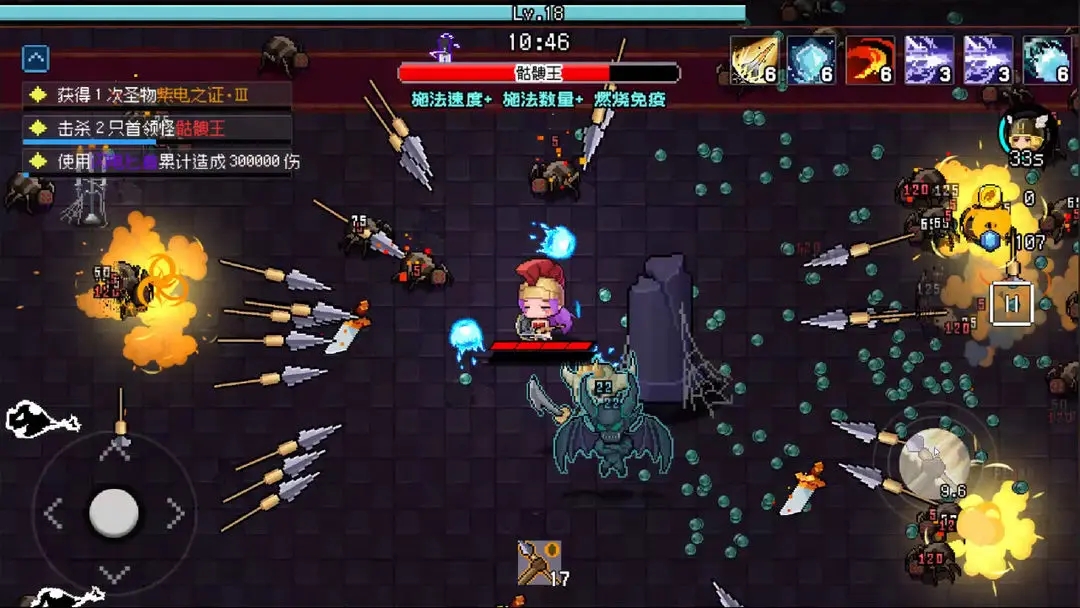Tap the spear item slot showing 17
This screenshot has height=608, width=1080.
point(539,563)
